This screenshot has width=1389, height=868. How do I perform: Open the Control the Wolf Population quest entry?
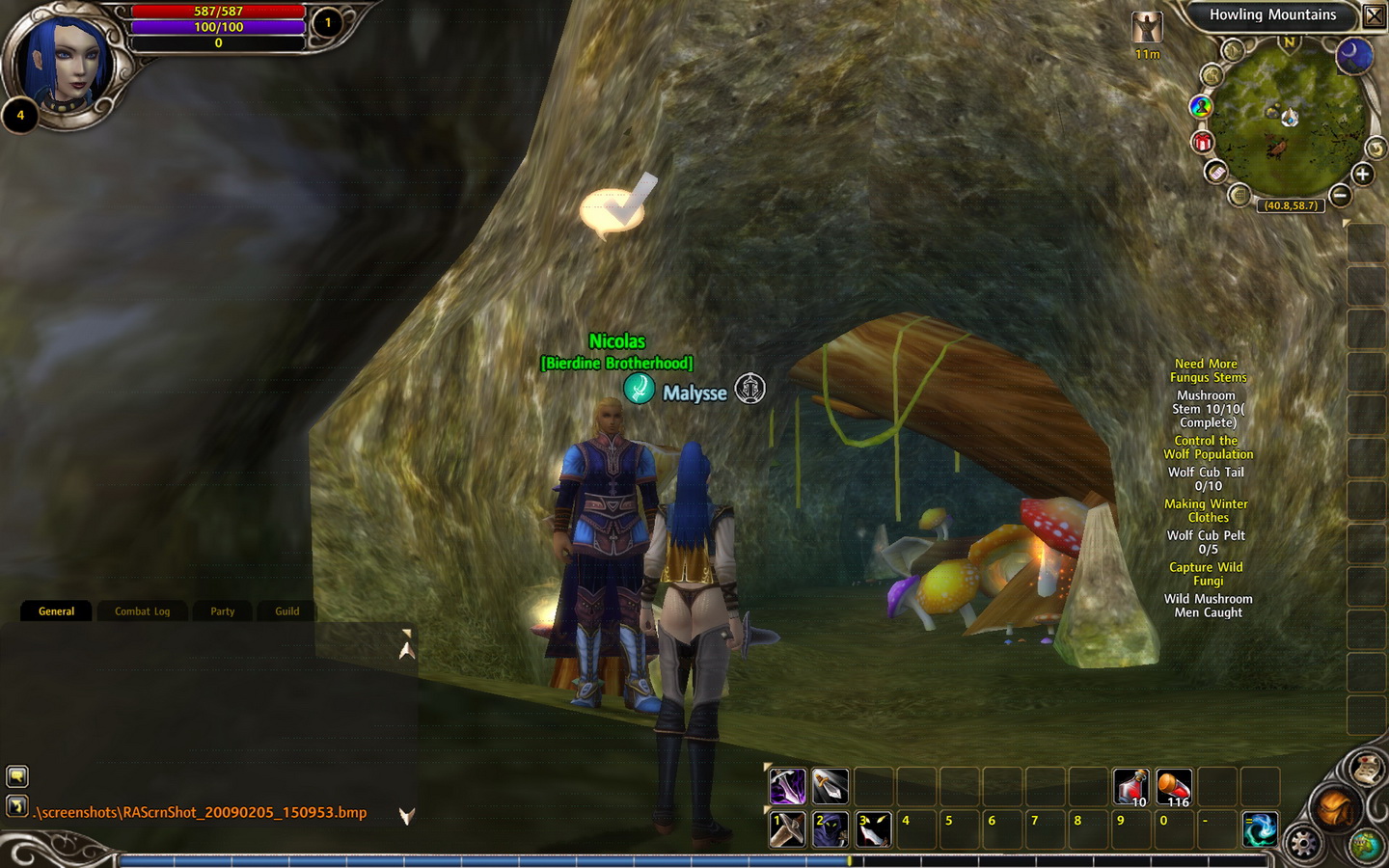(x=1208, y=448)
